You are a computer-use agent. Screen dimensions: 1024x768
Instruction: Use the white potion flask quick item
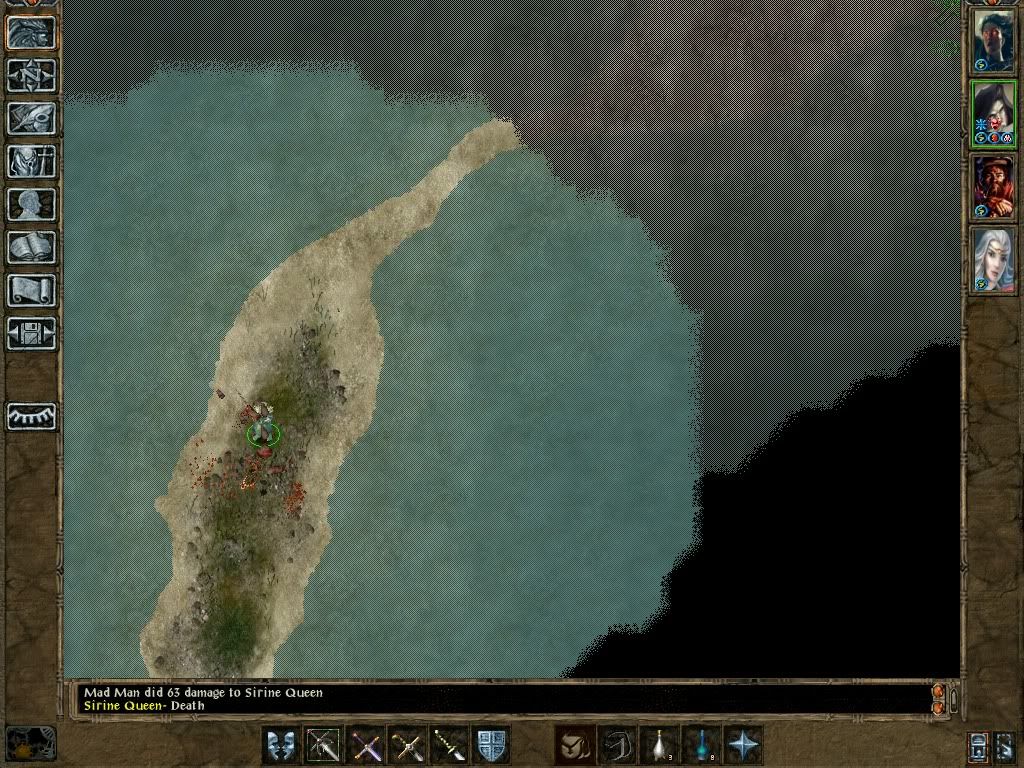point(659,745)
